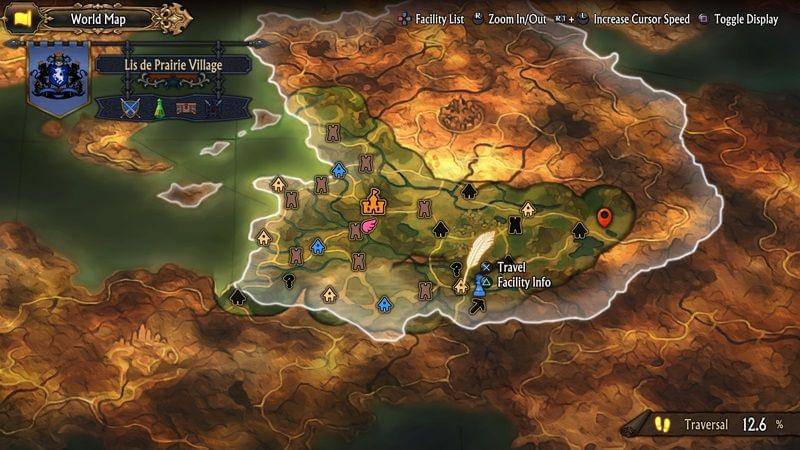Click the yellow World Map header icon
This screenshot has height=450, width=800.
[22, 18]
